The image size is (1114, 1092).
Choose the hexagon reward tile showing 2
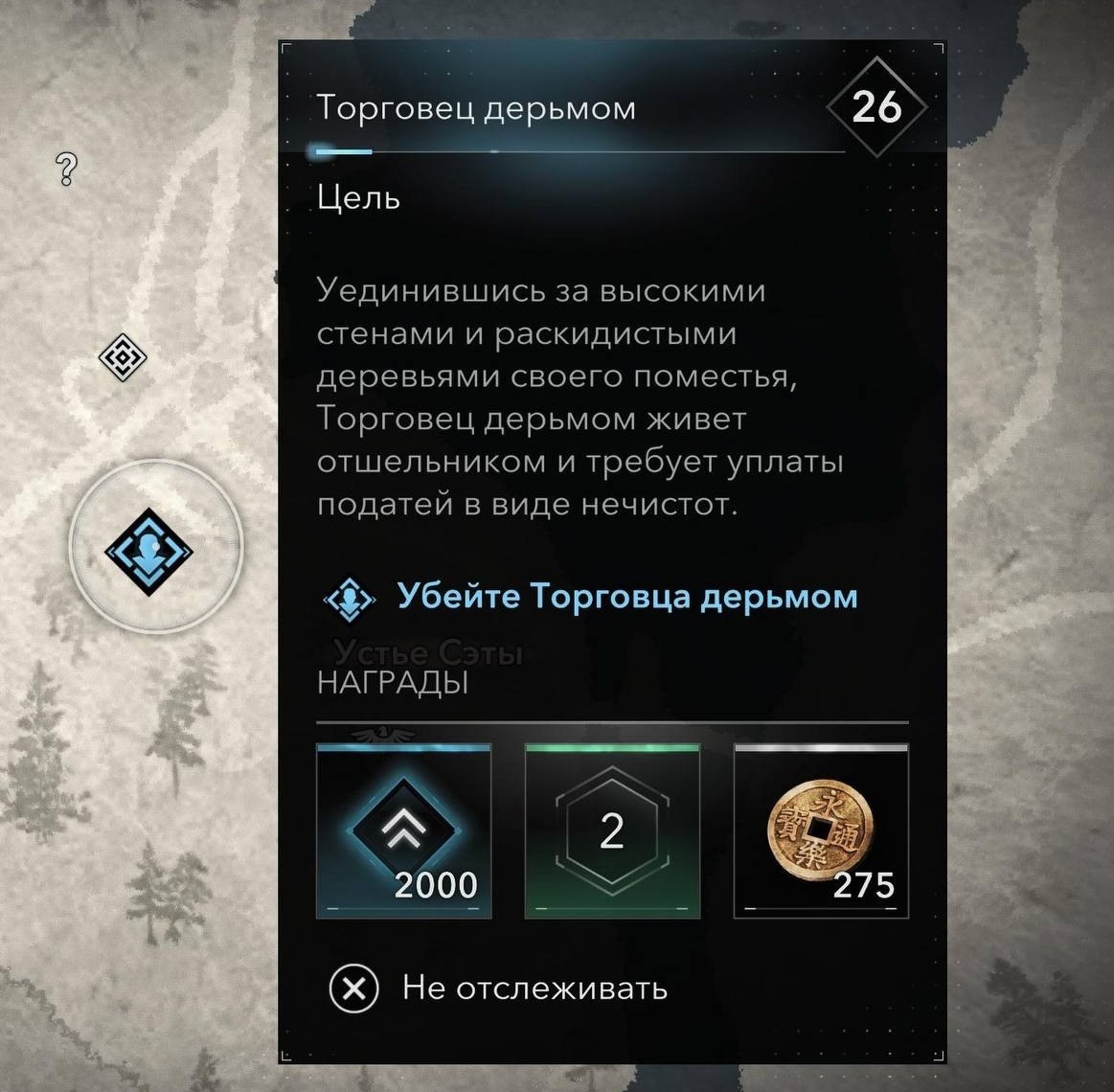[612, 830]
